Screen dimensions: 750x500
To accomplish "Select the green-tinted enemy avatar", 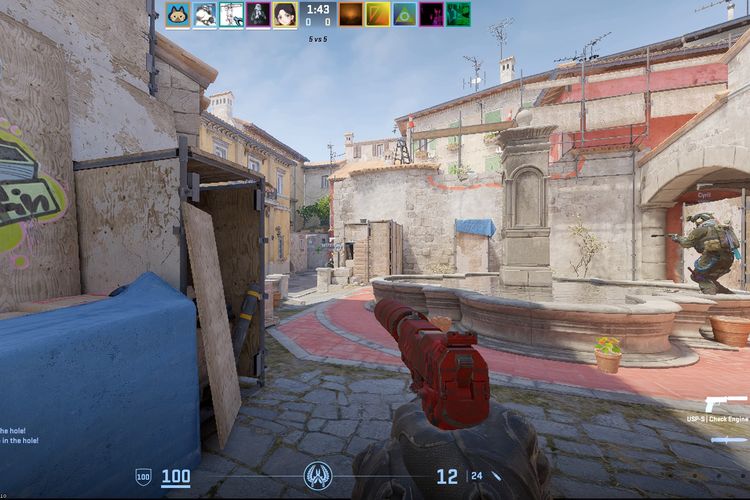I will click(x=458, y=14).
